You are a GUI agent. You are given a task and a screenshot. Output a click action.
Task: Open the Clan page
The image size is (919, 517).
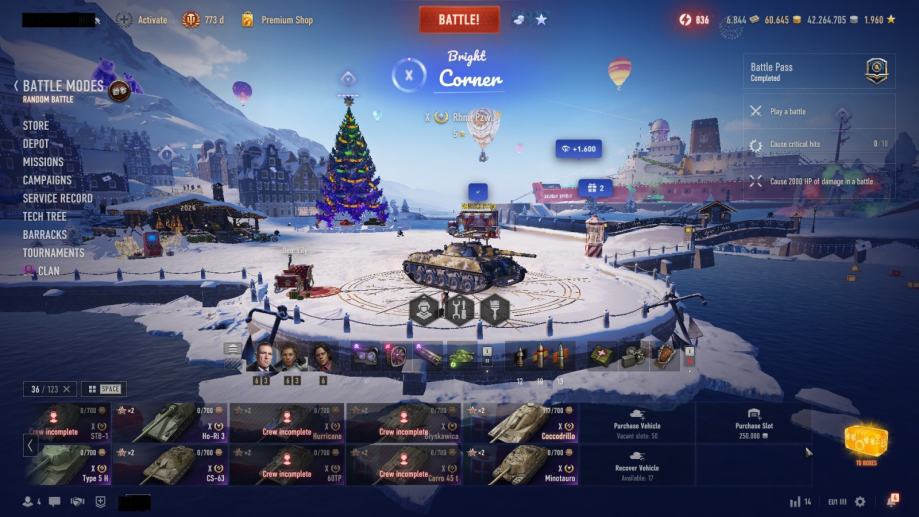(48, 271)
